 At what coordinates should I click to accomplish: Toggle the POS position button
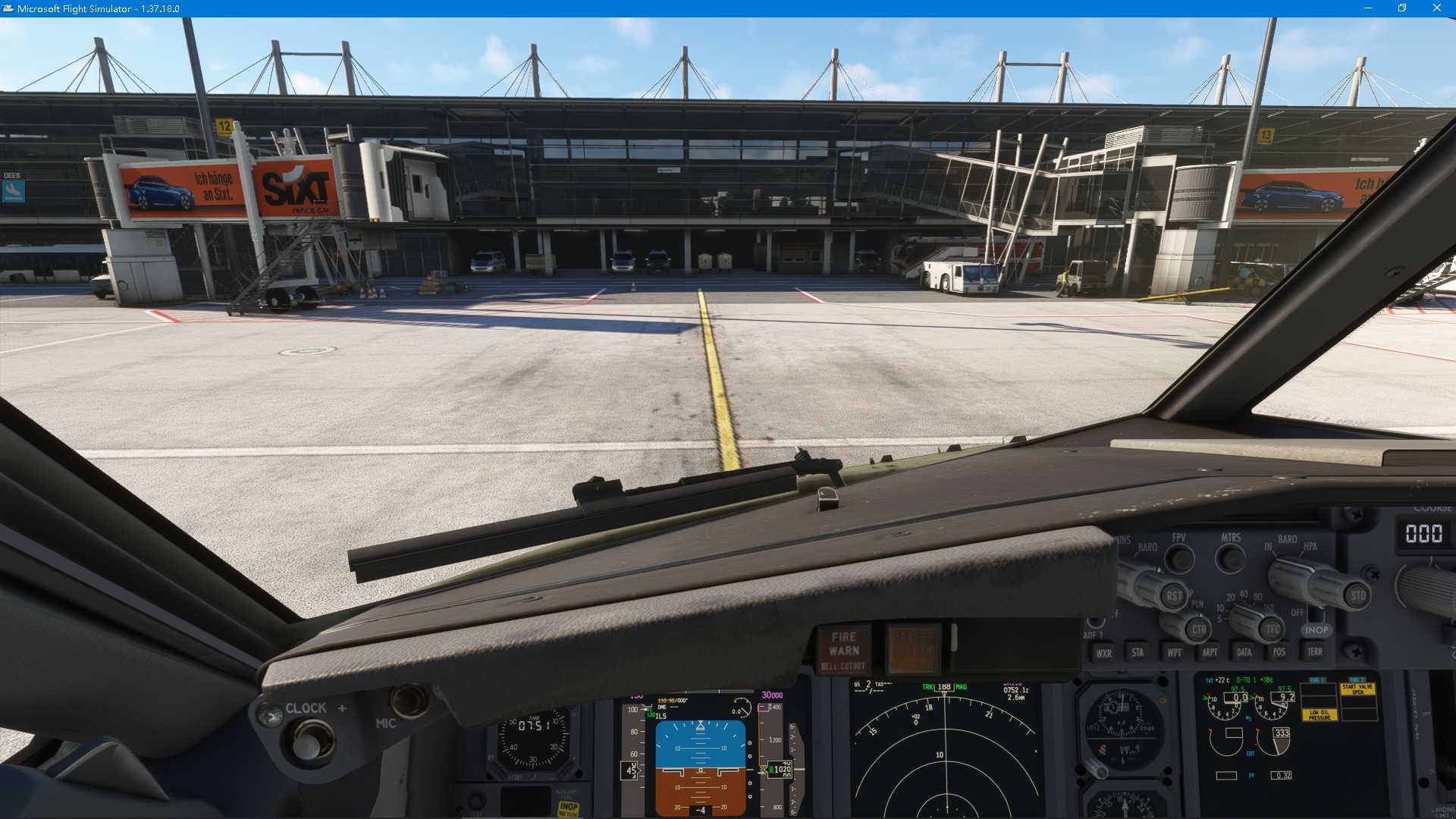click(x=1279, y=652)
